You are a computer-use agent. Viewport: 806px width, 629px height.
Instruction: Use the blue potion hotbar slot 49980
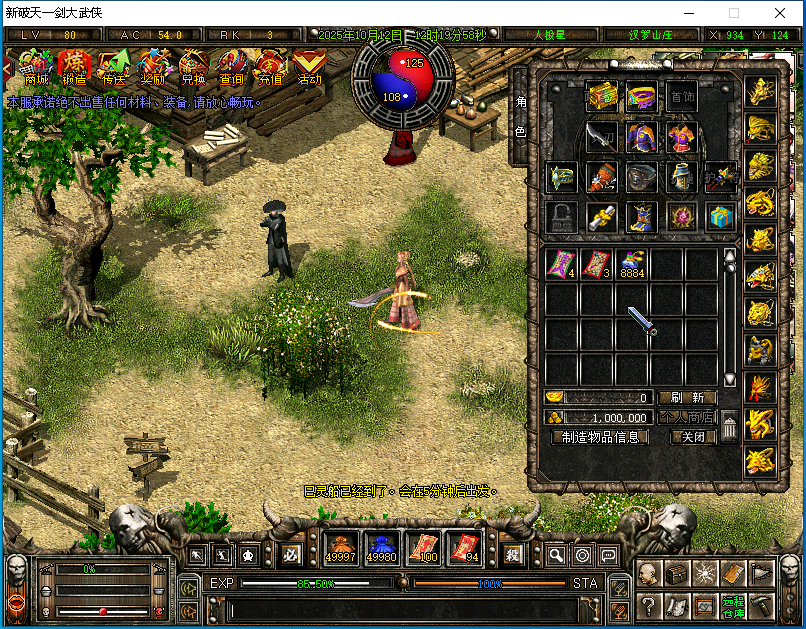pyautogui.click(x=381, y=547)
